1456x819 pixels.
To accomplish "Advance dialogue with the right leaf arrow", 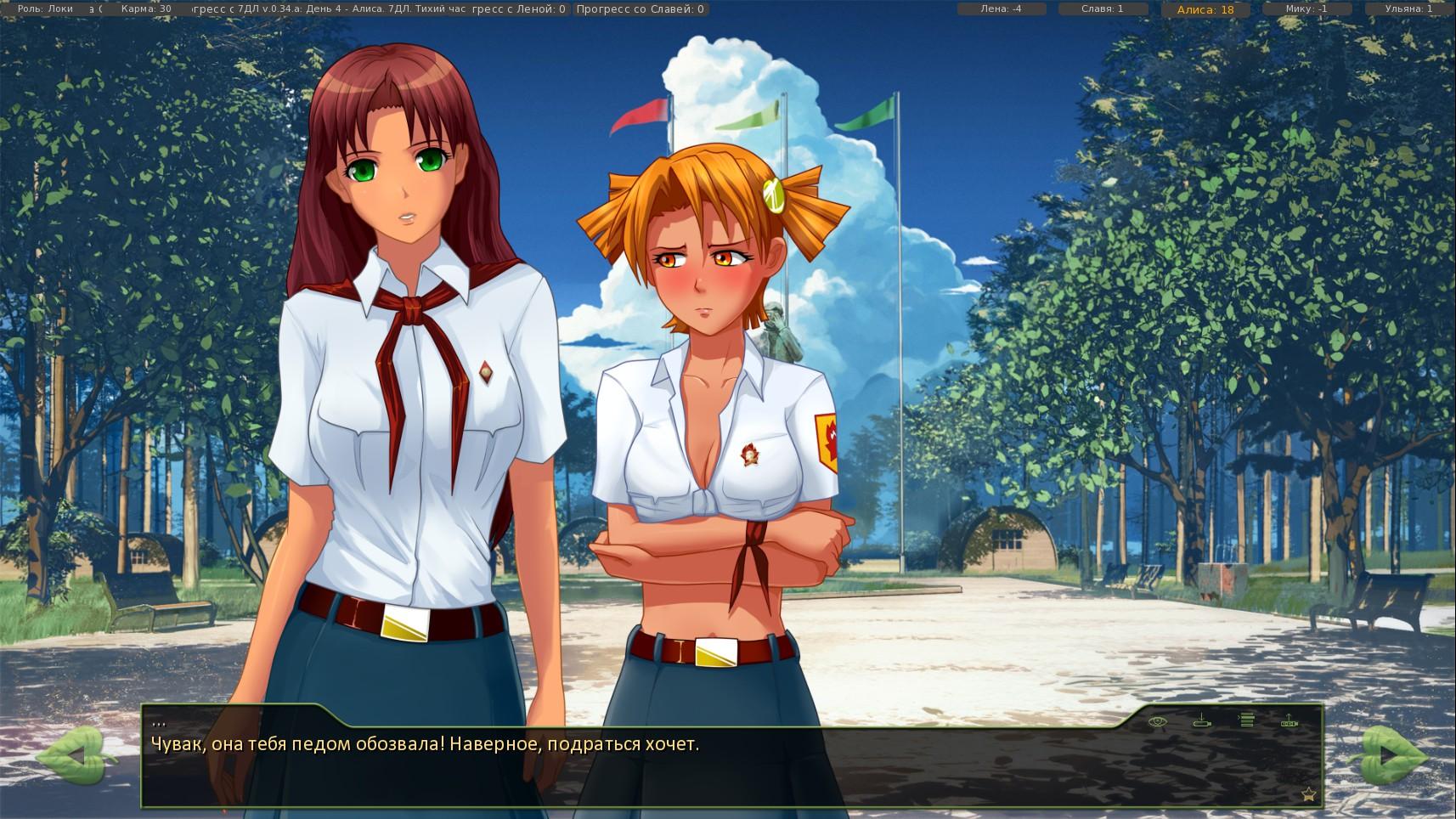I will pyautogui.click(x=1392, y=755).
